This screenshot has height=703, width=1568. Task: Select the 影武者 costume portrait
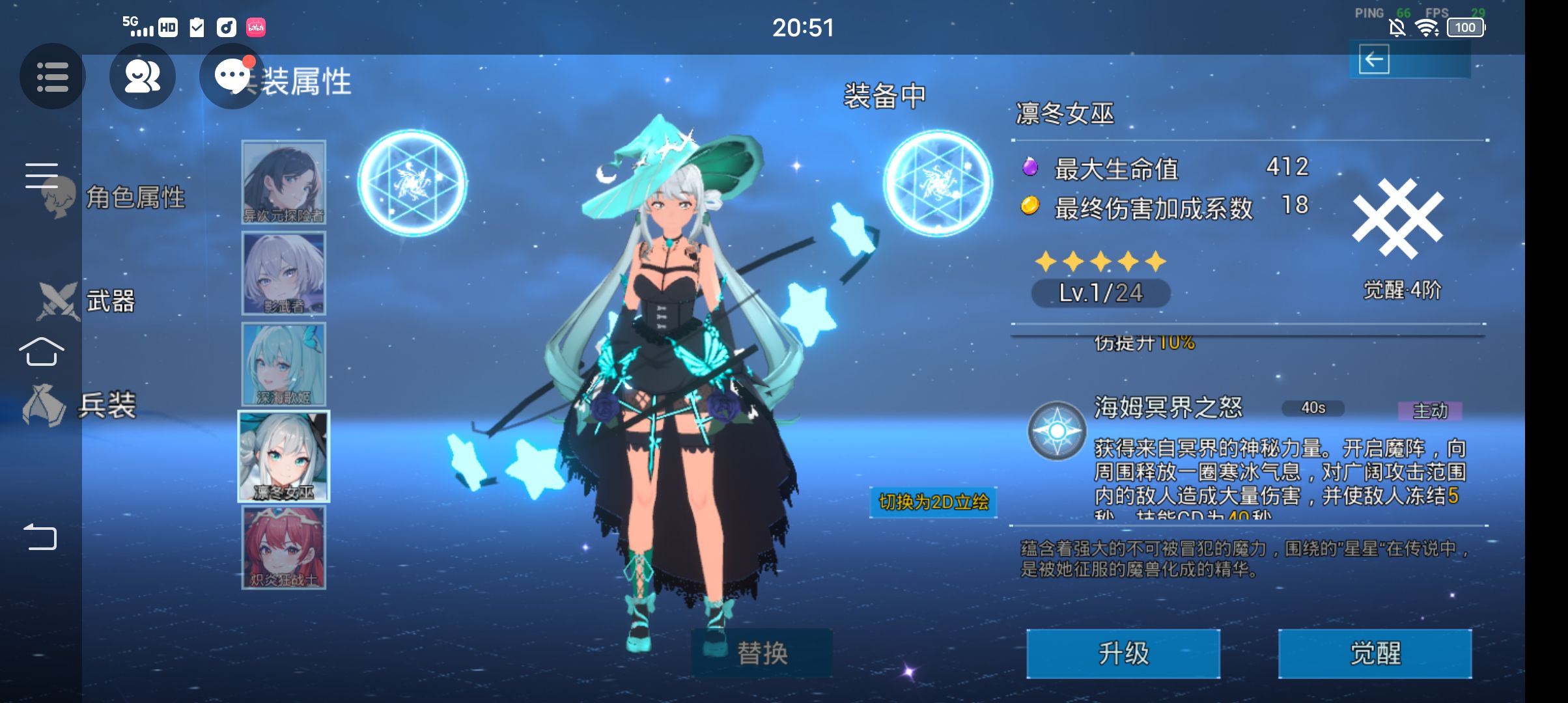[x=284, y=273]
